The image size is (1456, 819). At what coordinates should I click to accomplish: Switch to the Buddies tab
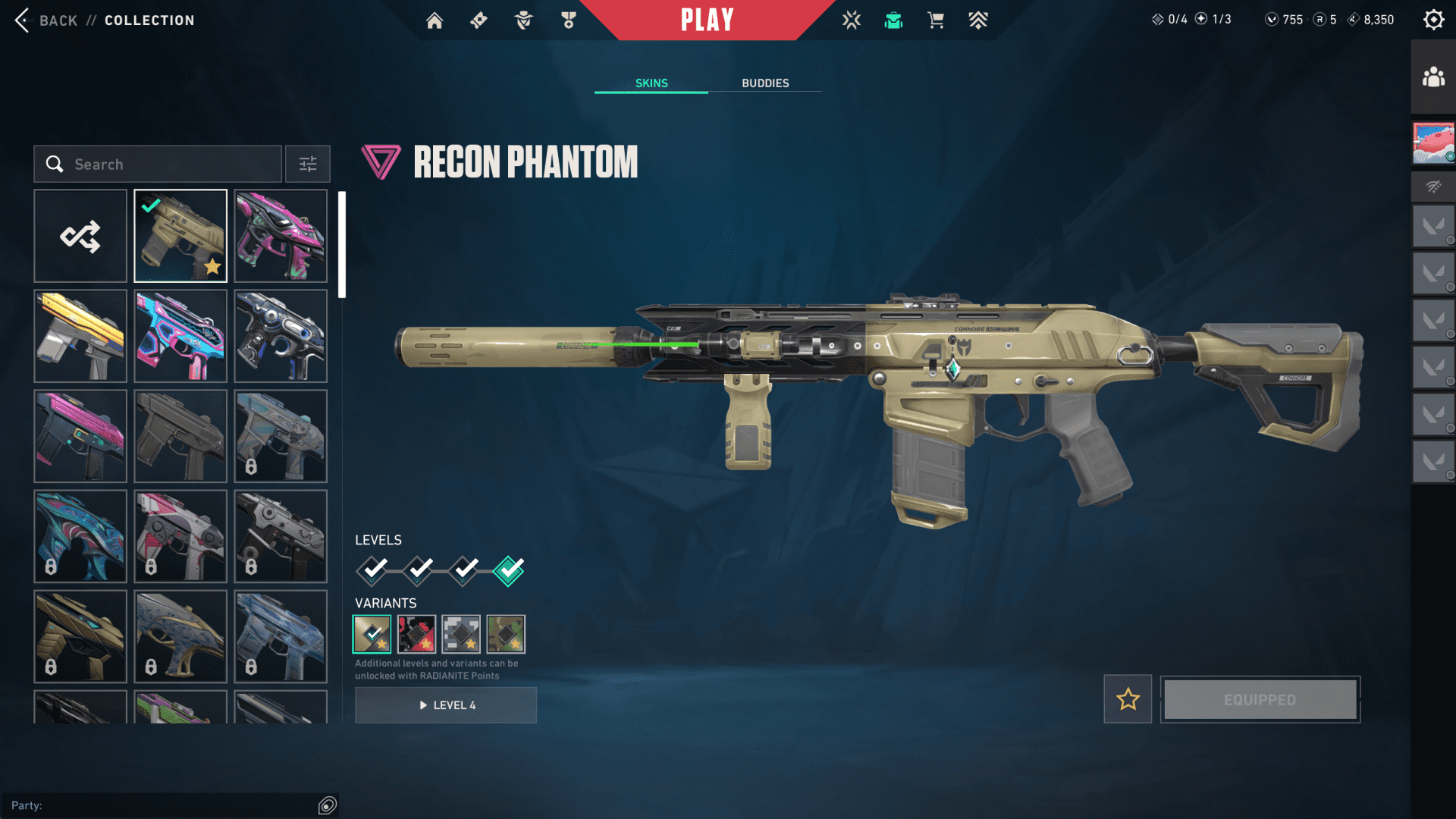(x=765, y=83)
